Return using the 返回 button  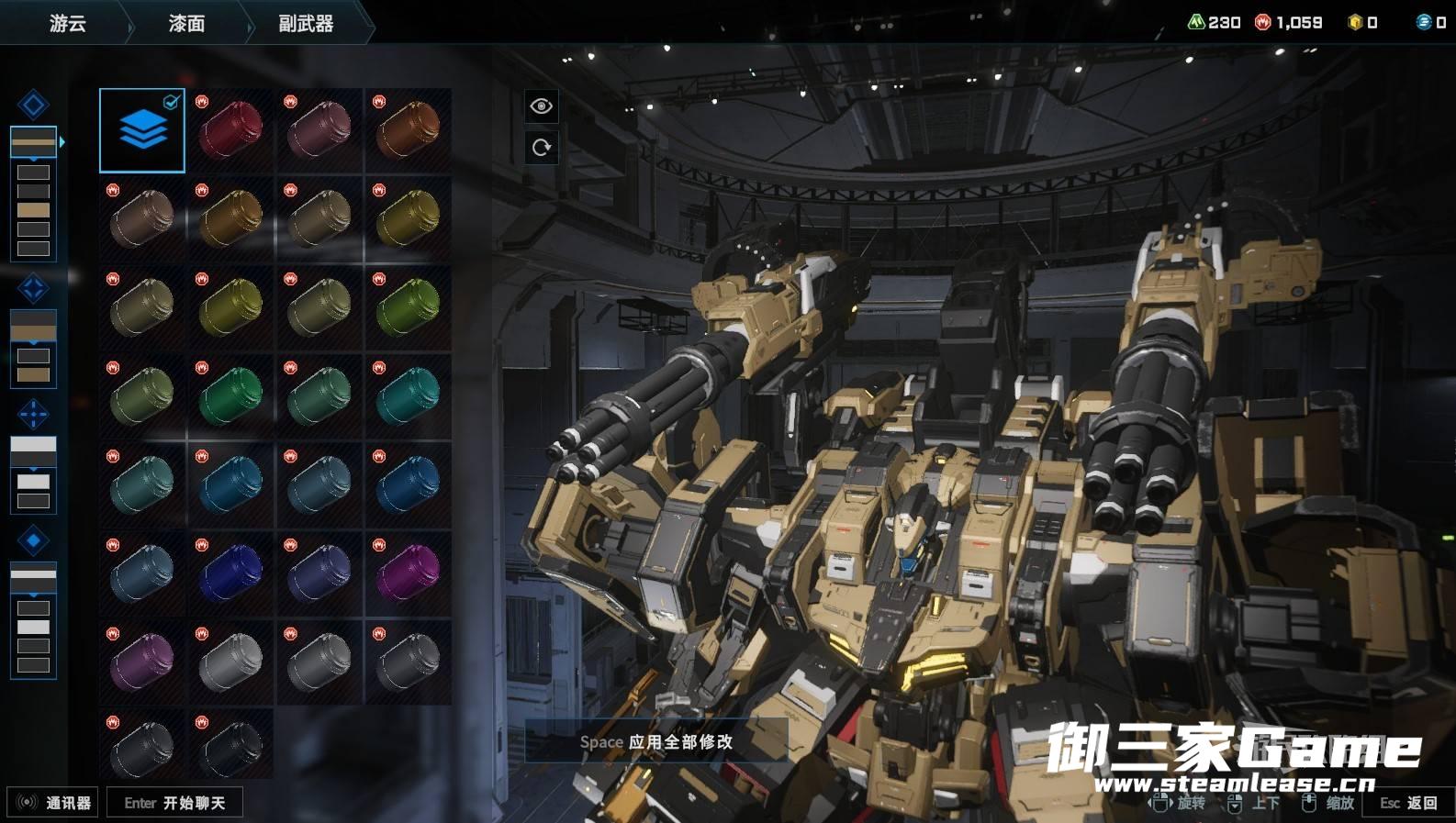click(1409, 803)
